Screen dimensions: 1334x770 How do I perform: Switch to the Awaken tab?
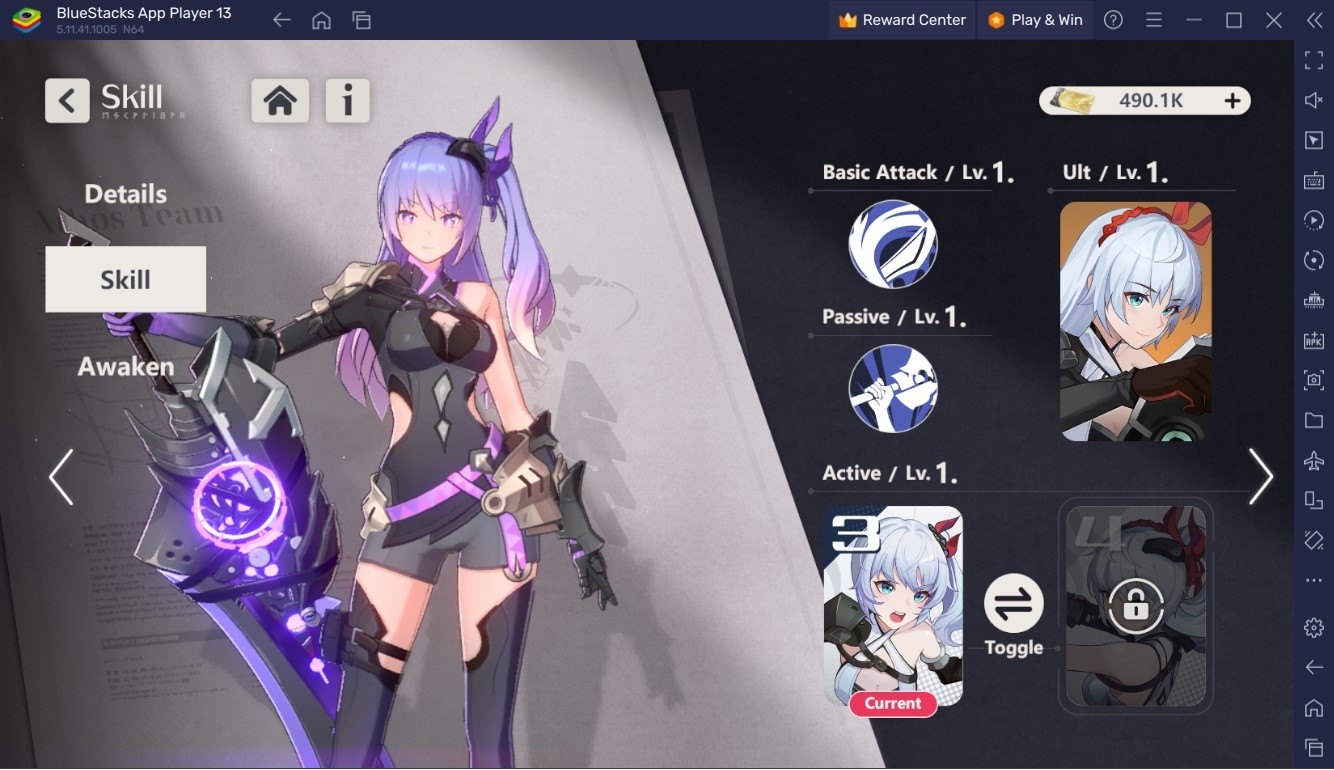[x=124, y=366]
